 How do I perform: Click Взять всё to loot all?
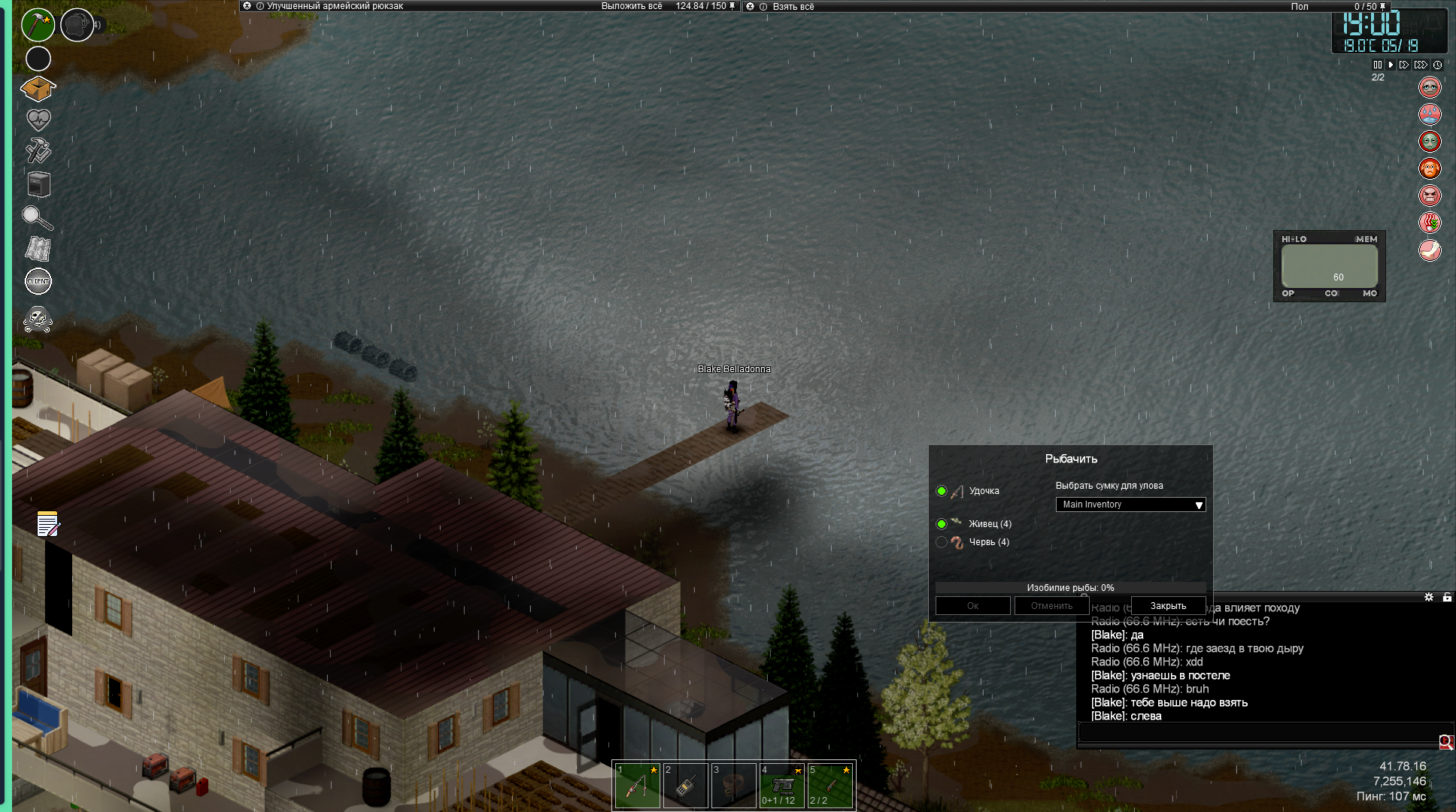pyautogui.click(x=793, y=7)
